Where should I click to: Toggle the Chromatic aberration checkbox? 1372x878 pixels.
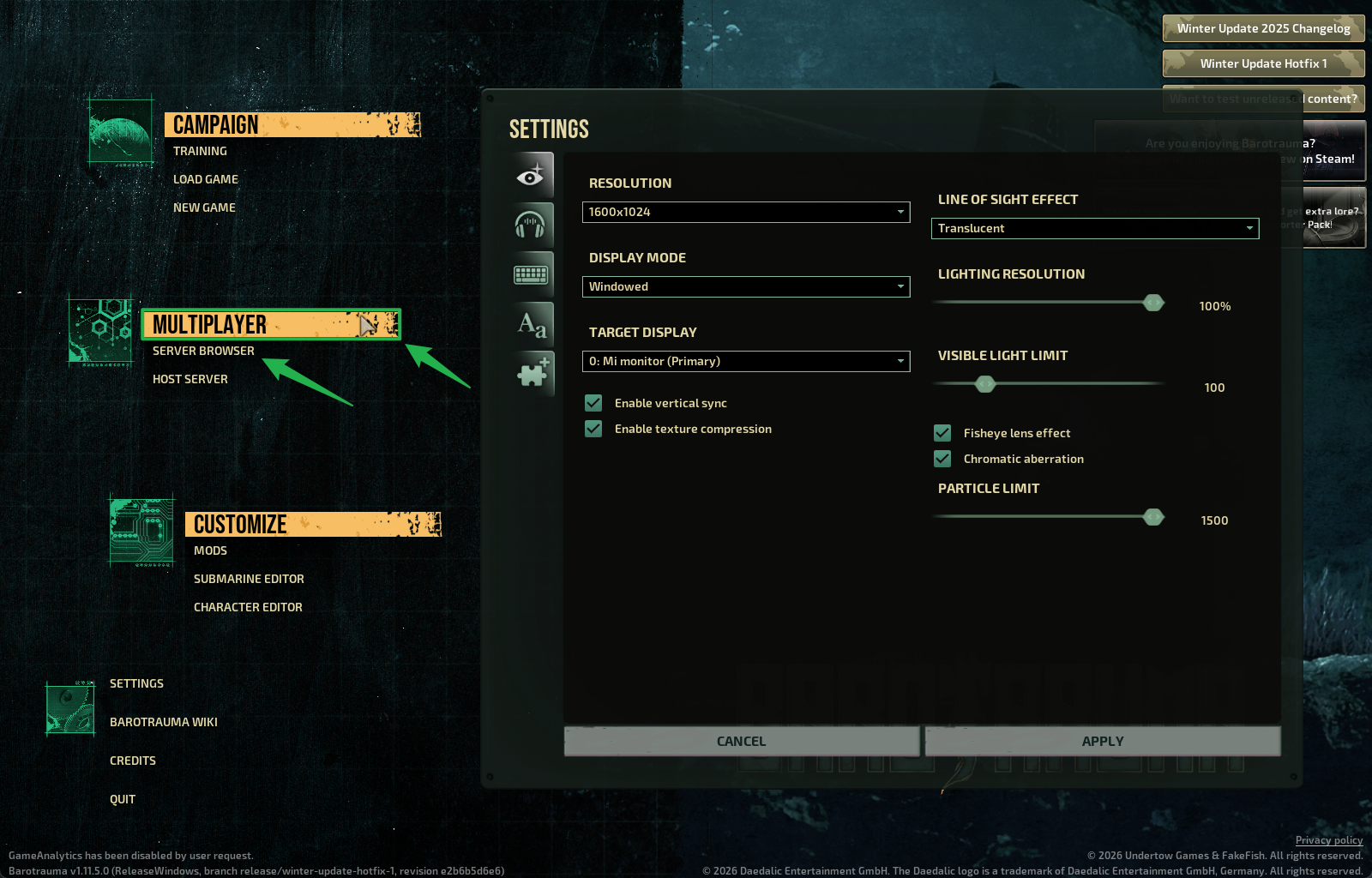(942, 459)
